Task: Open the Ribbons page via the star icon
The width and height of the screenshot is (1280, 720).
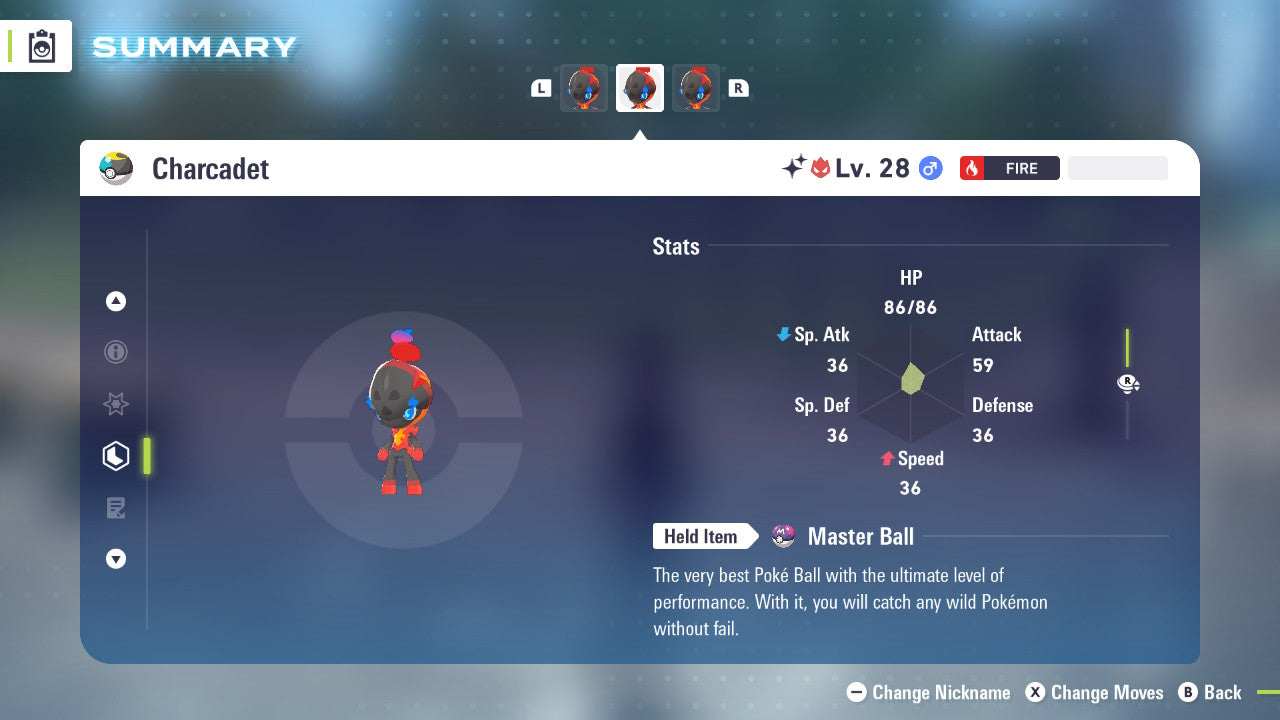Action: pos(116,404)
